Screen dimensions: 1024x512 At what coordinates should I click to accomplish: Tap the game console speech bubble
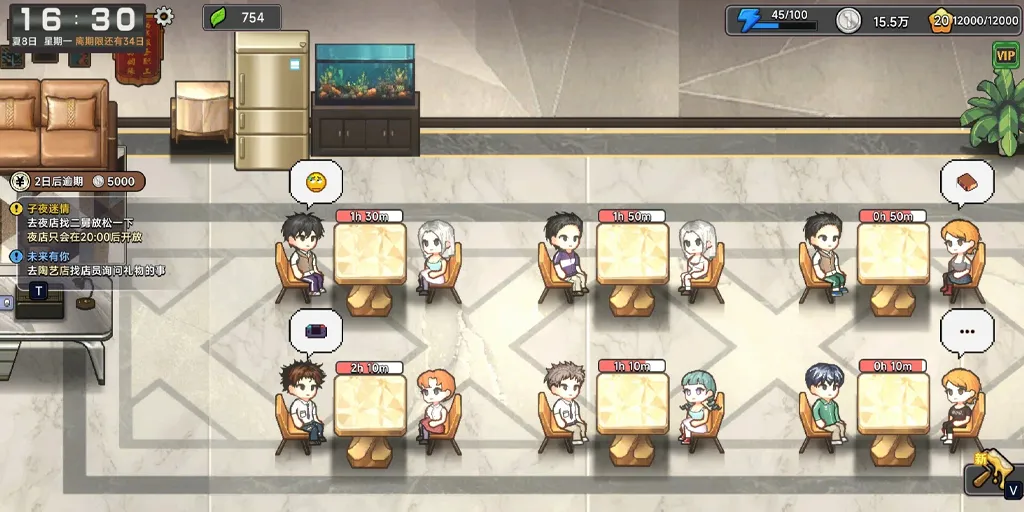tap(315, 331)
